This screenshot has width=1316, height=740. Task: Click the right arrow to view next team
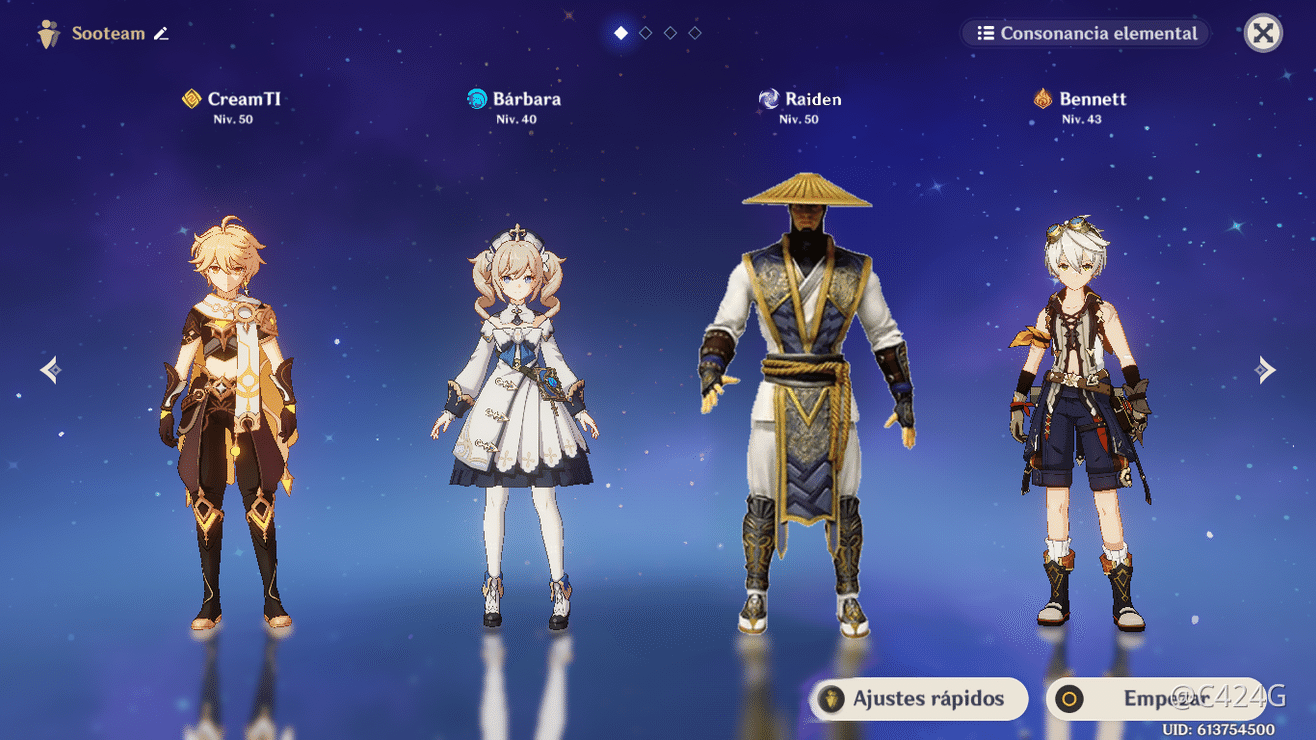(1266, 369)
